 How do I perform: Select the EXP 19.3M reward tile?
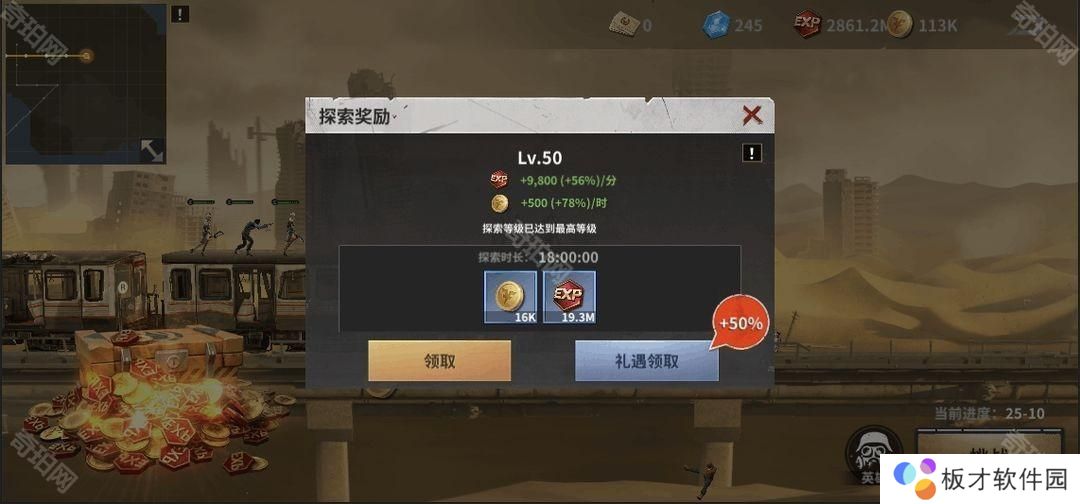click(569, 297)
